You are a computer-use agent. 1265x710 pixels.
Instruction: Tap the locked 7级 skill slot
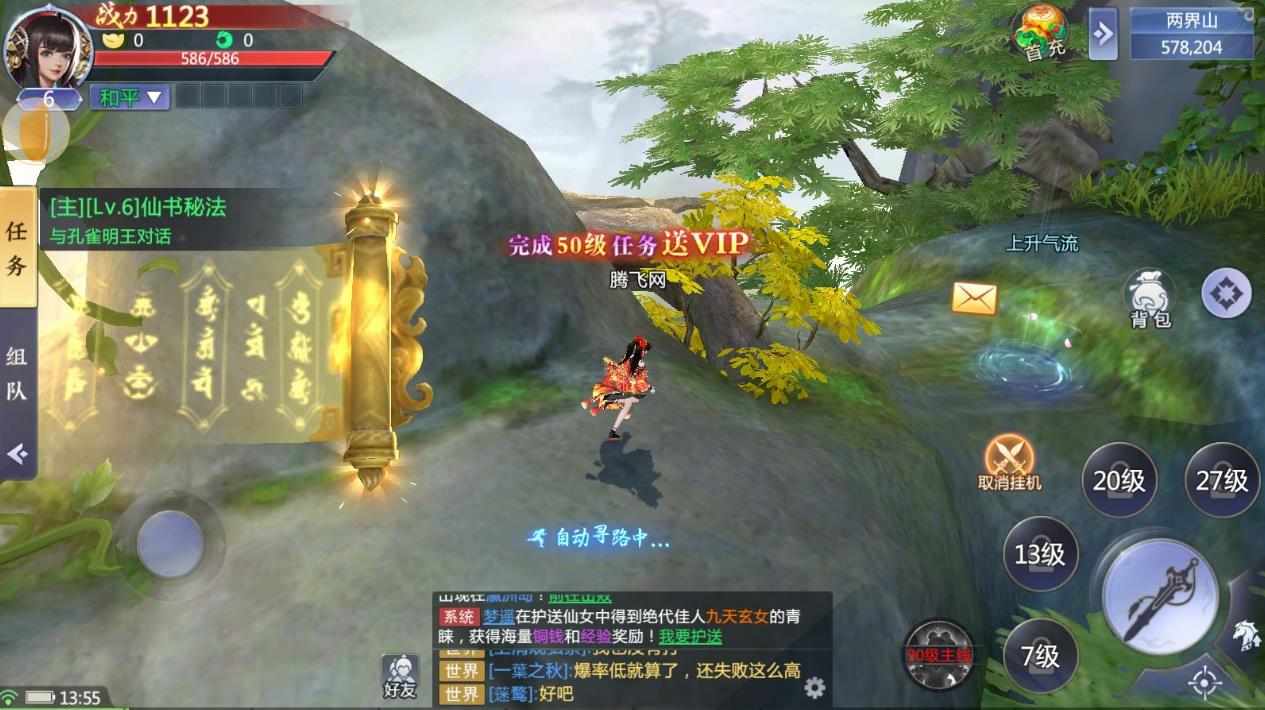pyautogui.click(x=1040, y=655)
